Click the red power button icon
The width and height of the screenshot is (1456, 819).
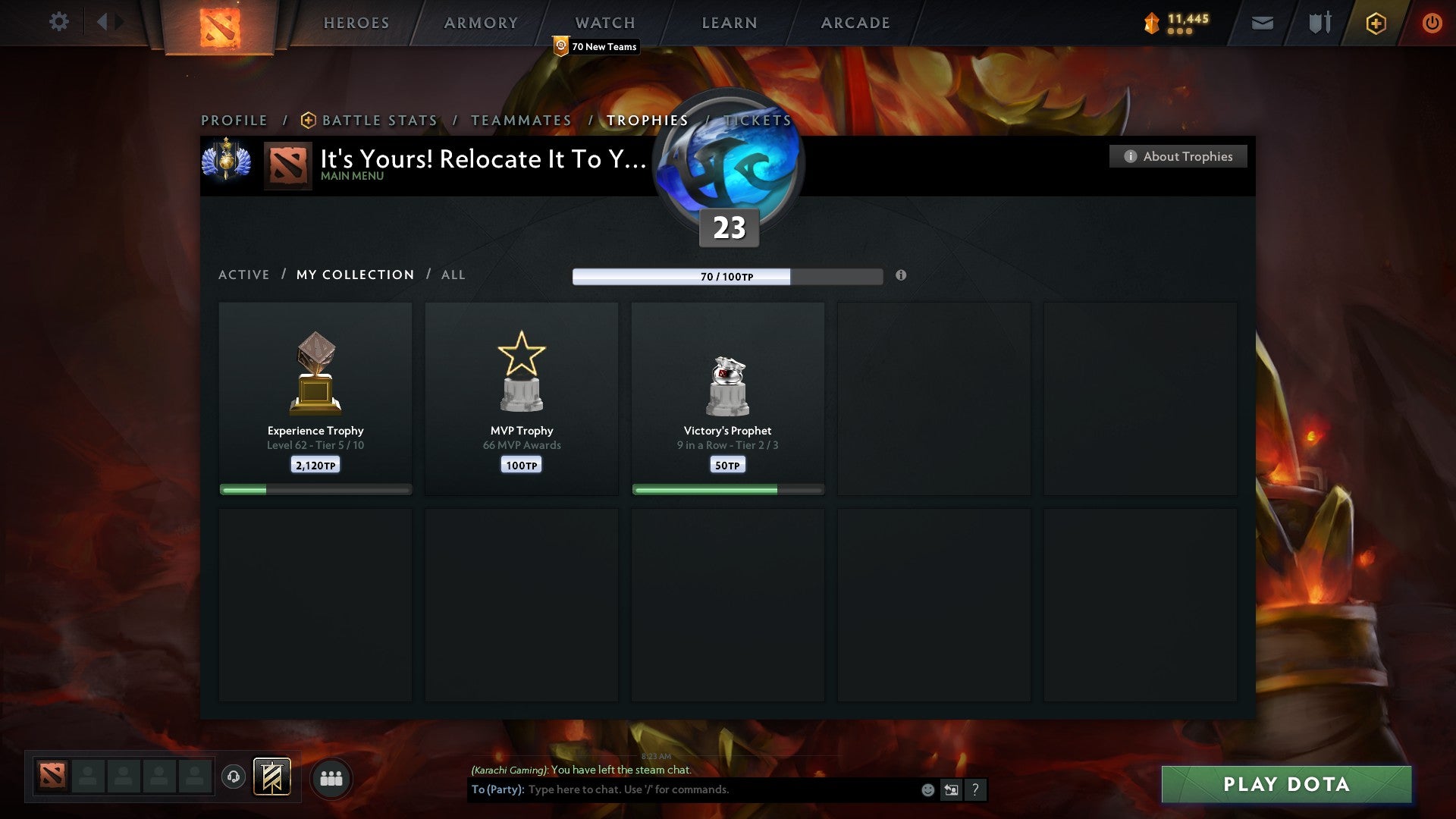(x=1432, y=23)
